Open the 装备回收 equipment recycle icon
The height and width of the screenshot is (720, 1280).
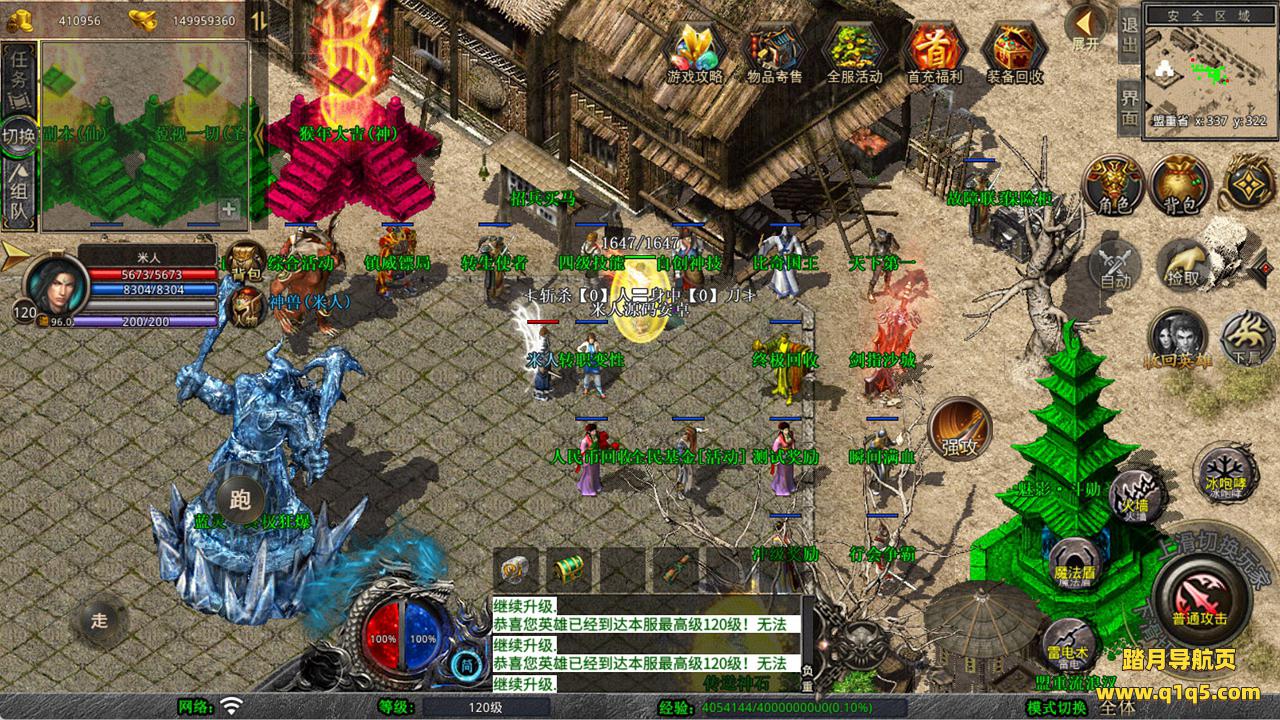click(1014, 50)
